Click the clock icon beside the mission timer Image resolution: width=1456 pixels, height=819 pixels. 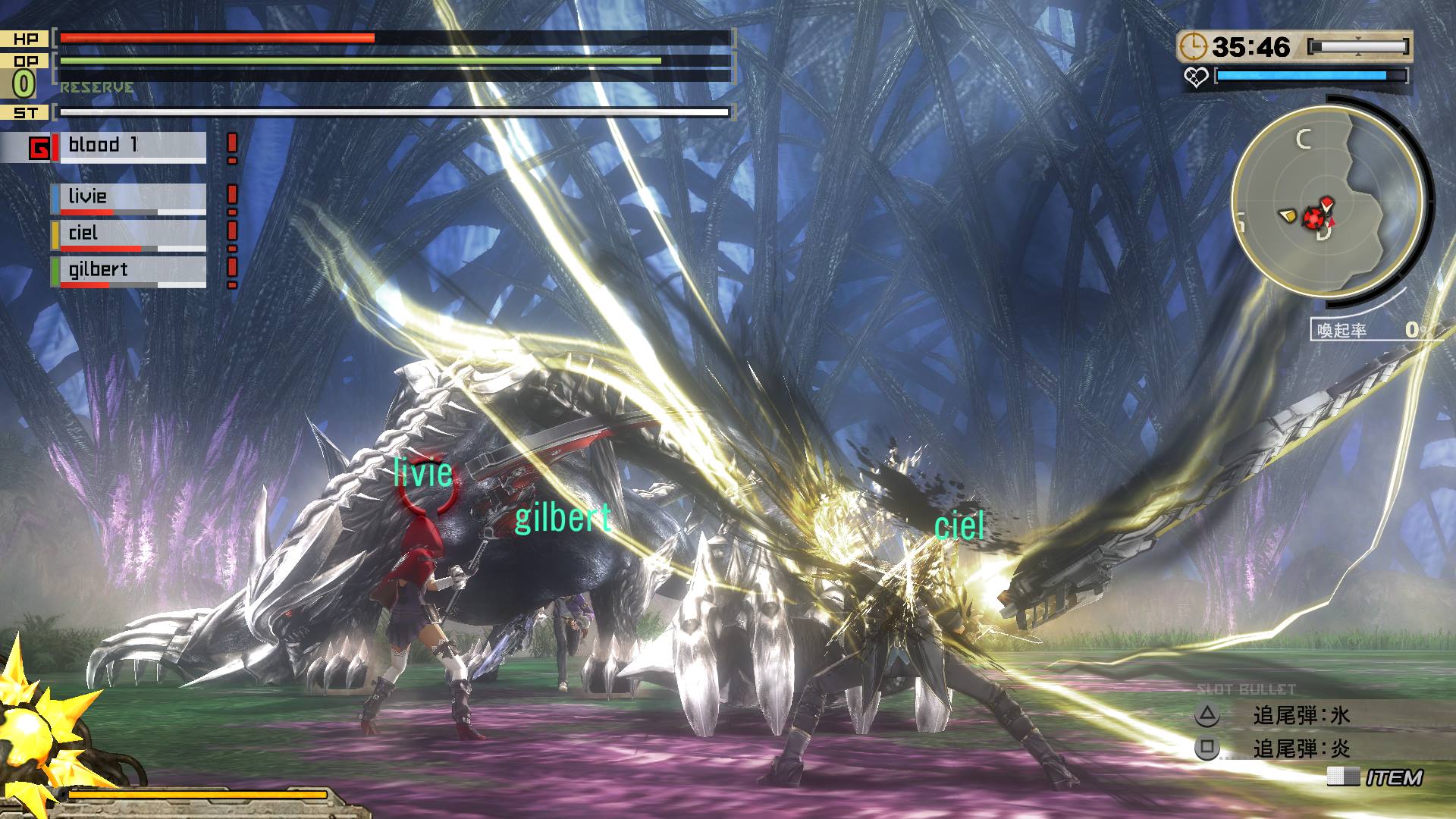coord(1196,47)
